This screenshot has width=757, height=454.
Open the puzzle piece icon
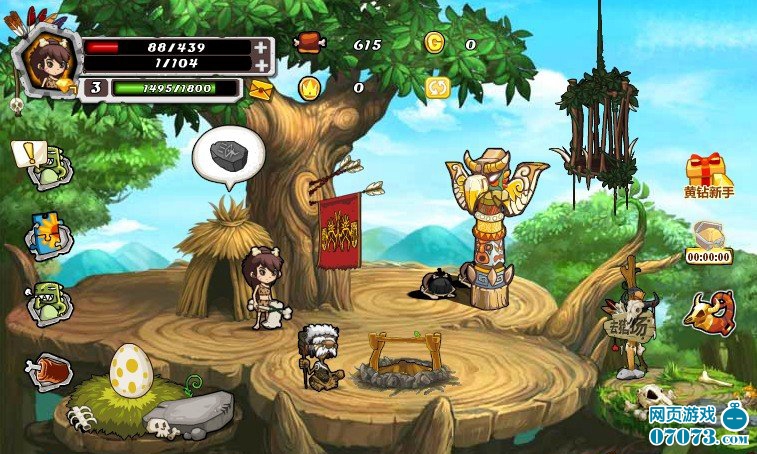pyautogui.click(x=42, y=234)
